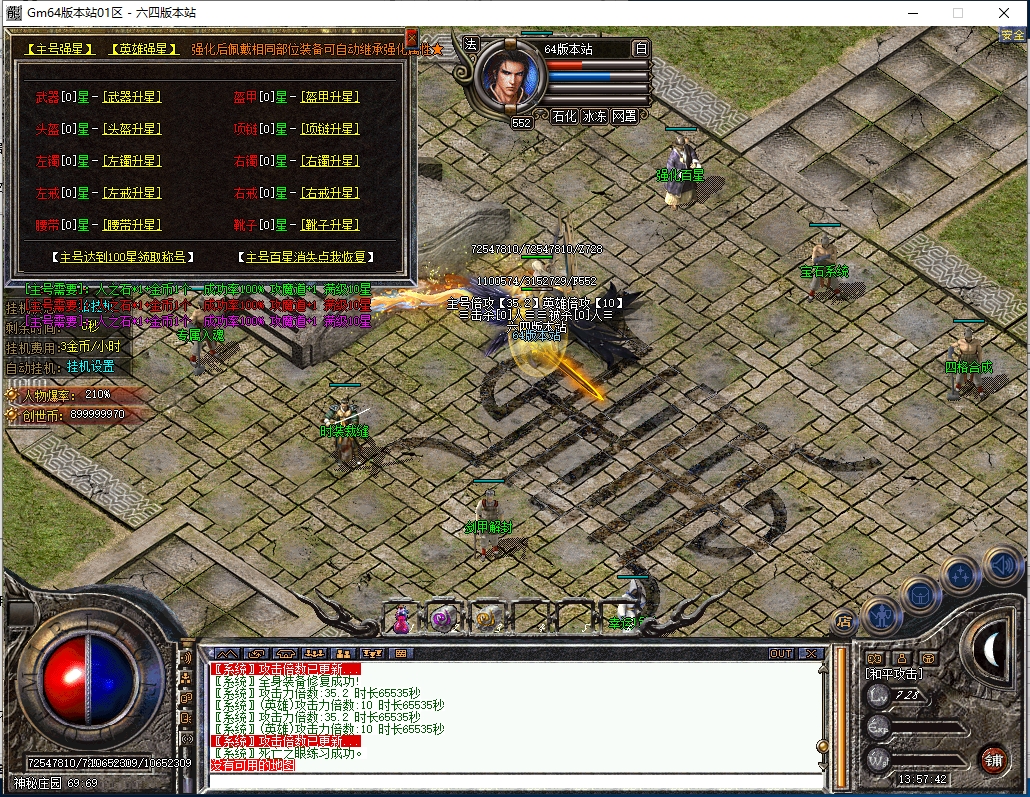This screenshot has height=797, width=1030.
Task: Choose 靴子升星 for boots
Action: click(x=329, y=225)
